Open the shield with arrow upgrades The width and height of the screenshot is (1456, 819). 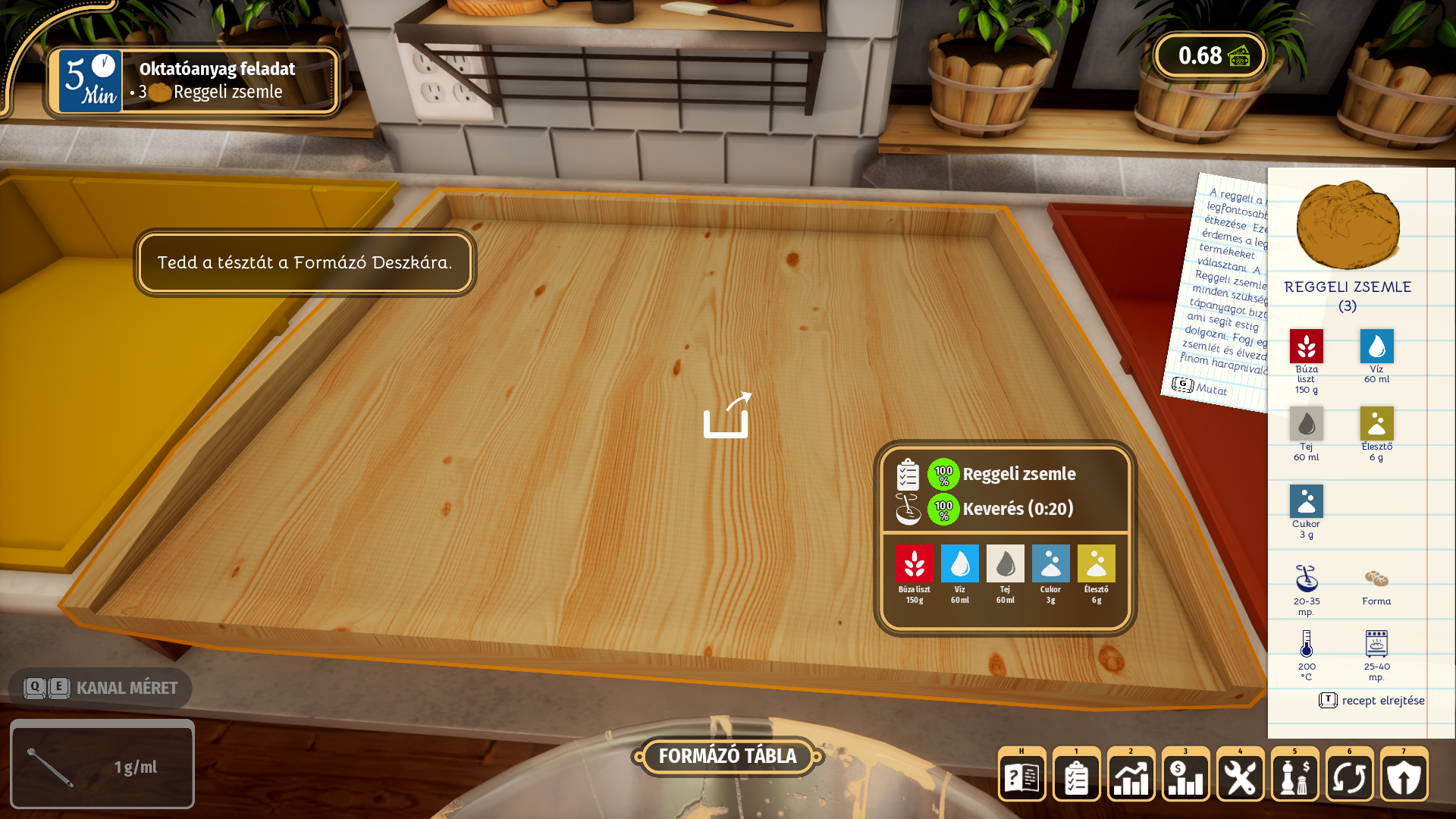(1404, 777)
